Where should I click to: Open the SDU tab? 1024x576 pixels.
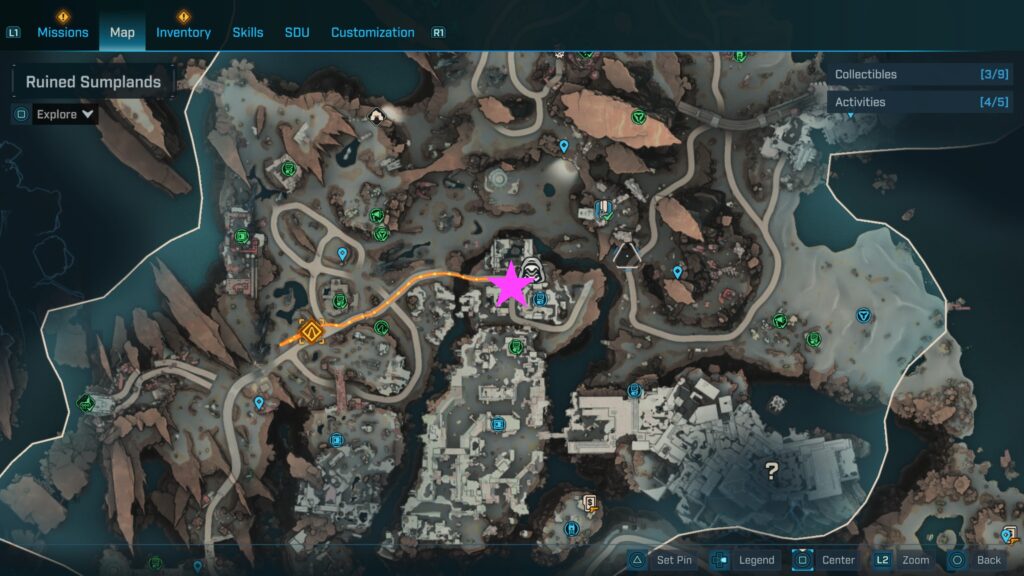pyautogui.click(x=297, y=32)
